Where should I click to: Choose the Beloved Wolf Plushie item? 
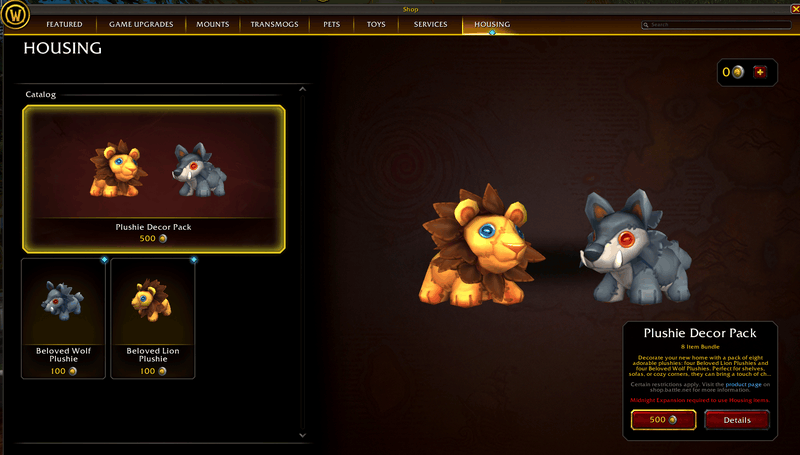tap(63, 317)
